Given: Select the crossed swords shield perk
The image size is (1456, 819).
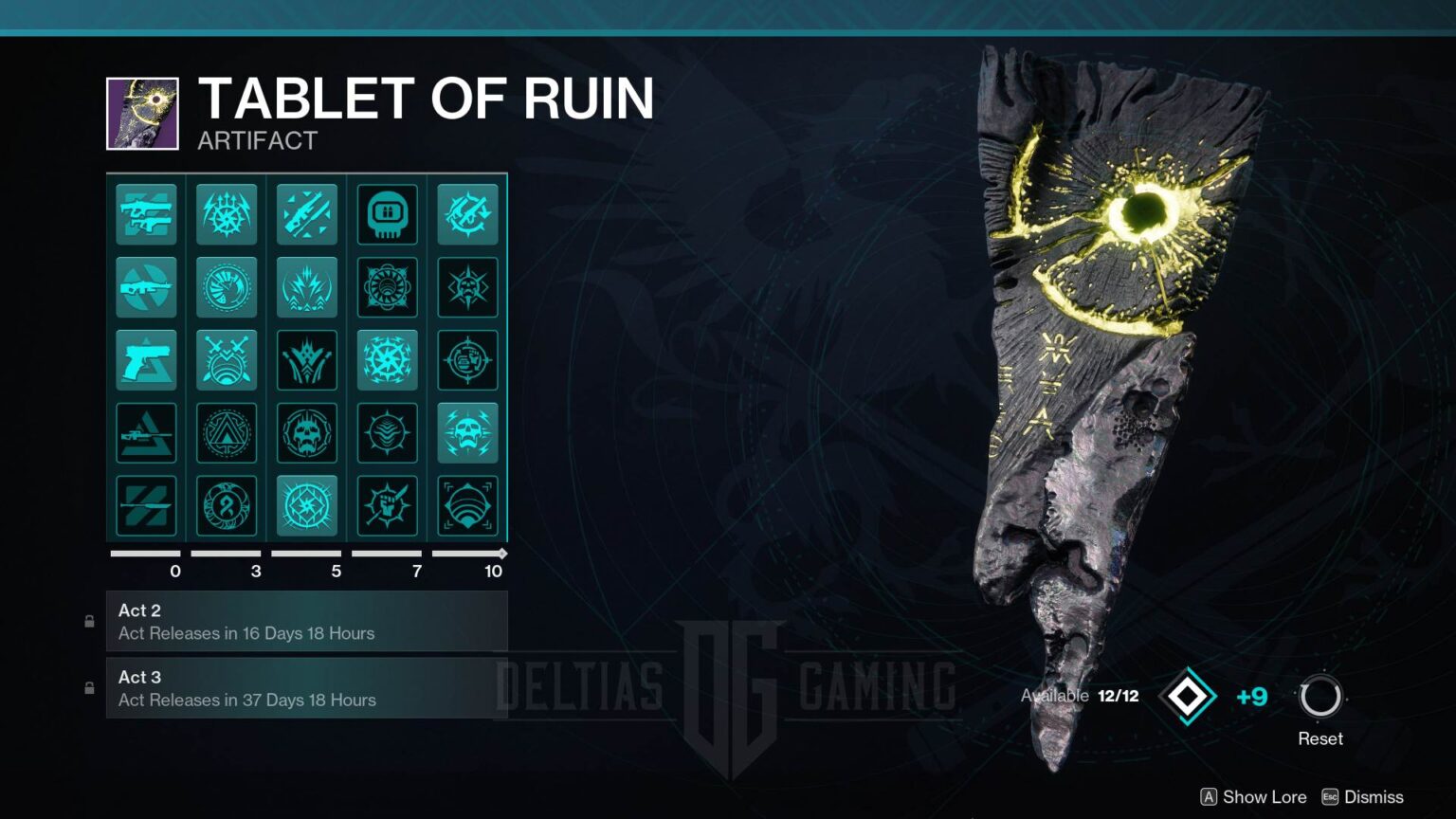Looking at the screenshot, I should point(227,360).
